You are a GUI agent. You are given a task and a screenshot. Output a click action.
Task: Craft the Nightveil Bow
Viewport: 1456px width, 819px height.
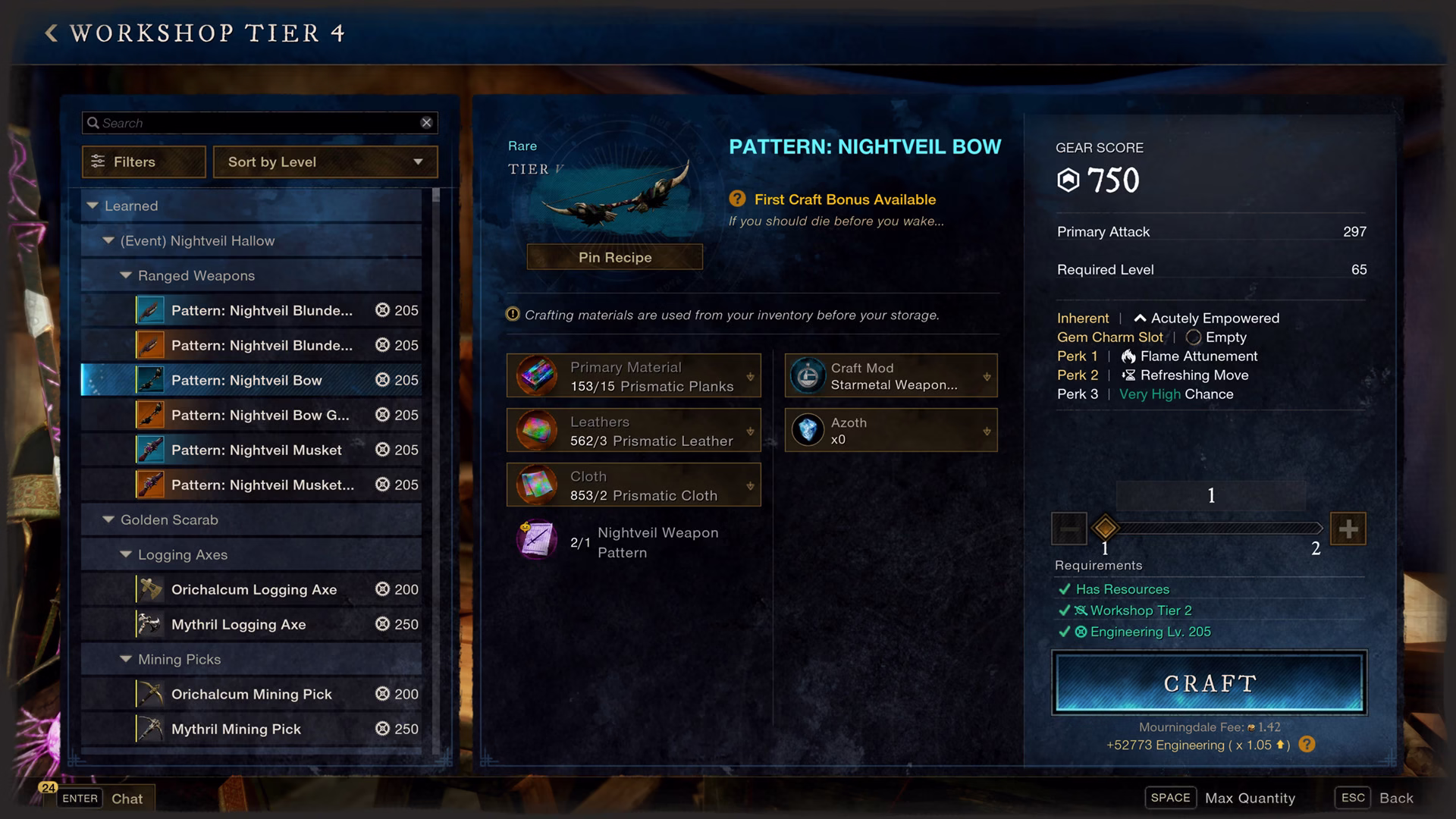(1209, 682)
